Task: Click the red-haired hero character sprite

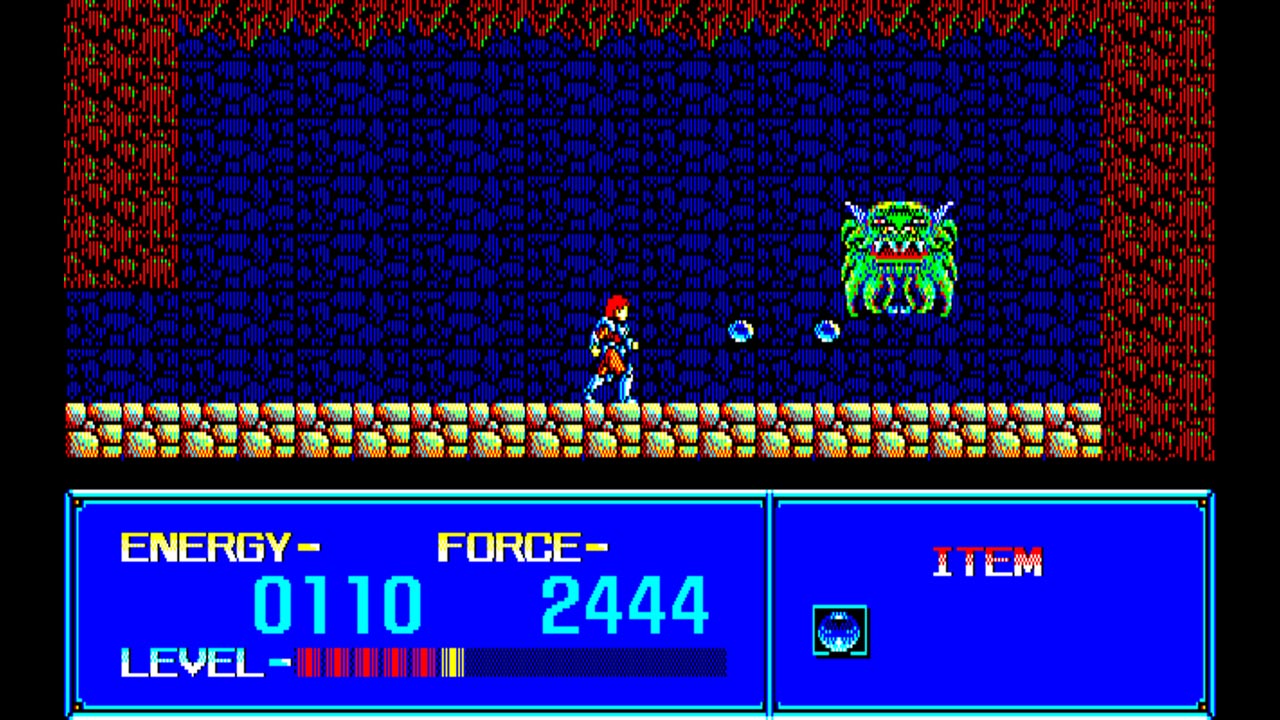Action: coord(608,350)
